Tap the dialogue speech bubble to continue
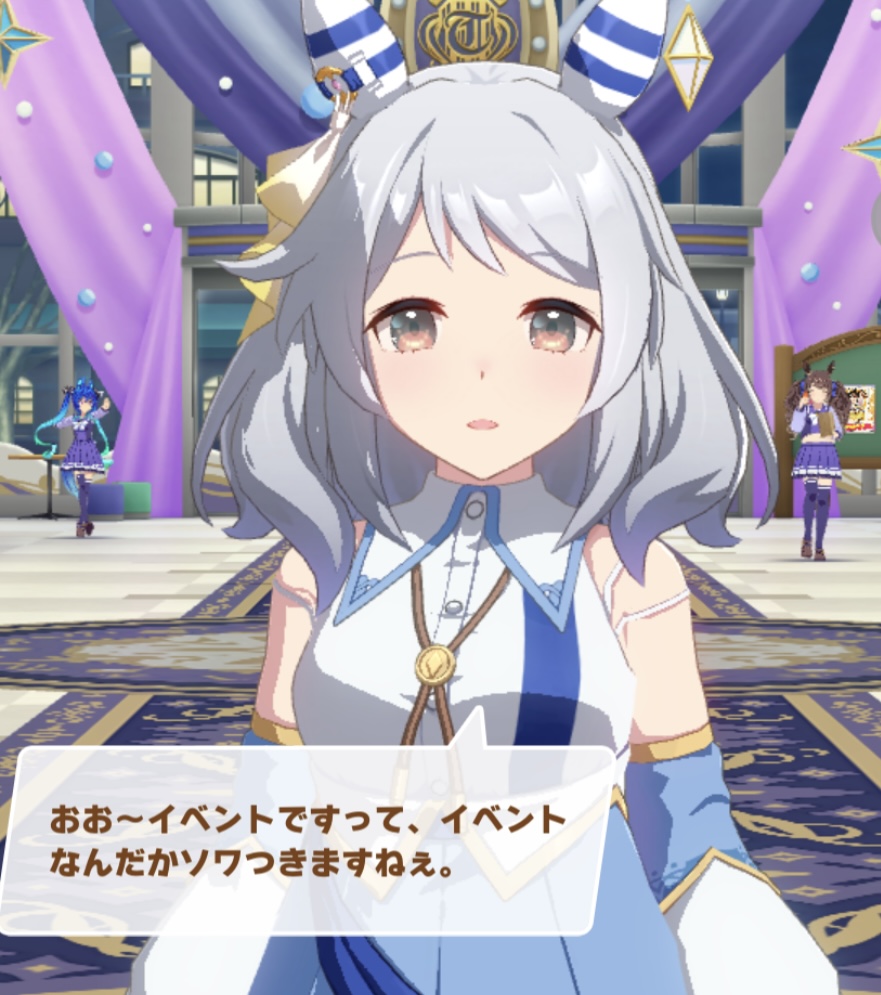The height and width of the screenshot is (995, 881). coord(308,840)
